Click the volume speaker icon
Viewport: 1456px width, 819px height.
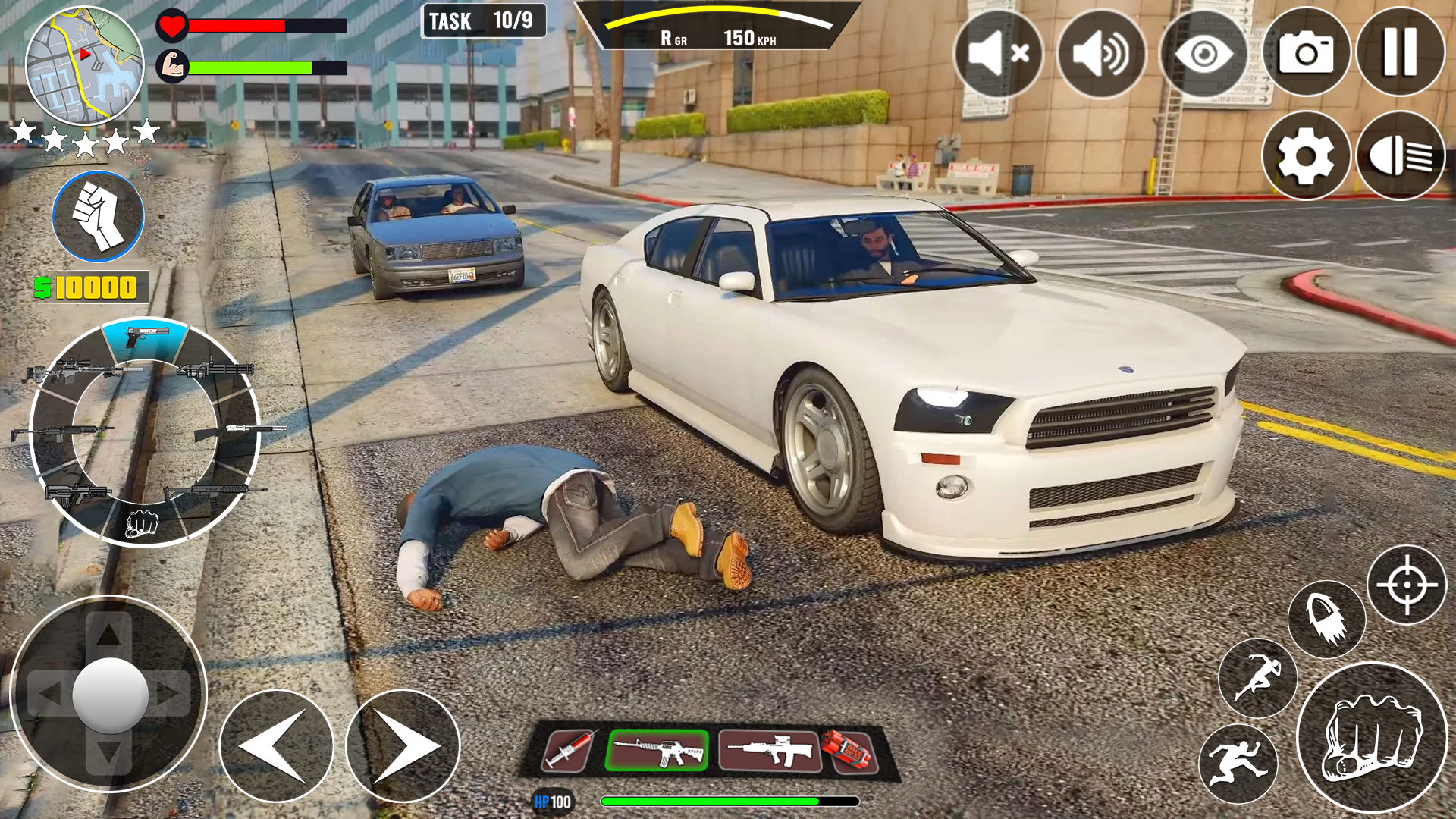tap(1100, 53)
